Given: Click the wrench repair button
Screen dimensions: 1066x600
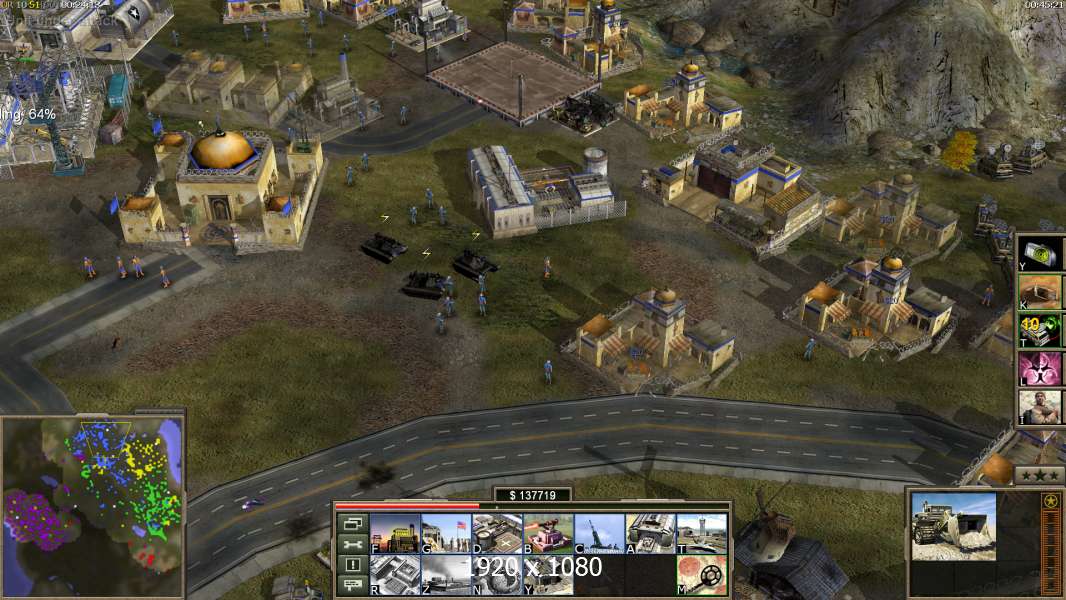Looking at the screenshot, I should click(x=352, y=545).
